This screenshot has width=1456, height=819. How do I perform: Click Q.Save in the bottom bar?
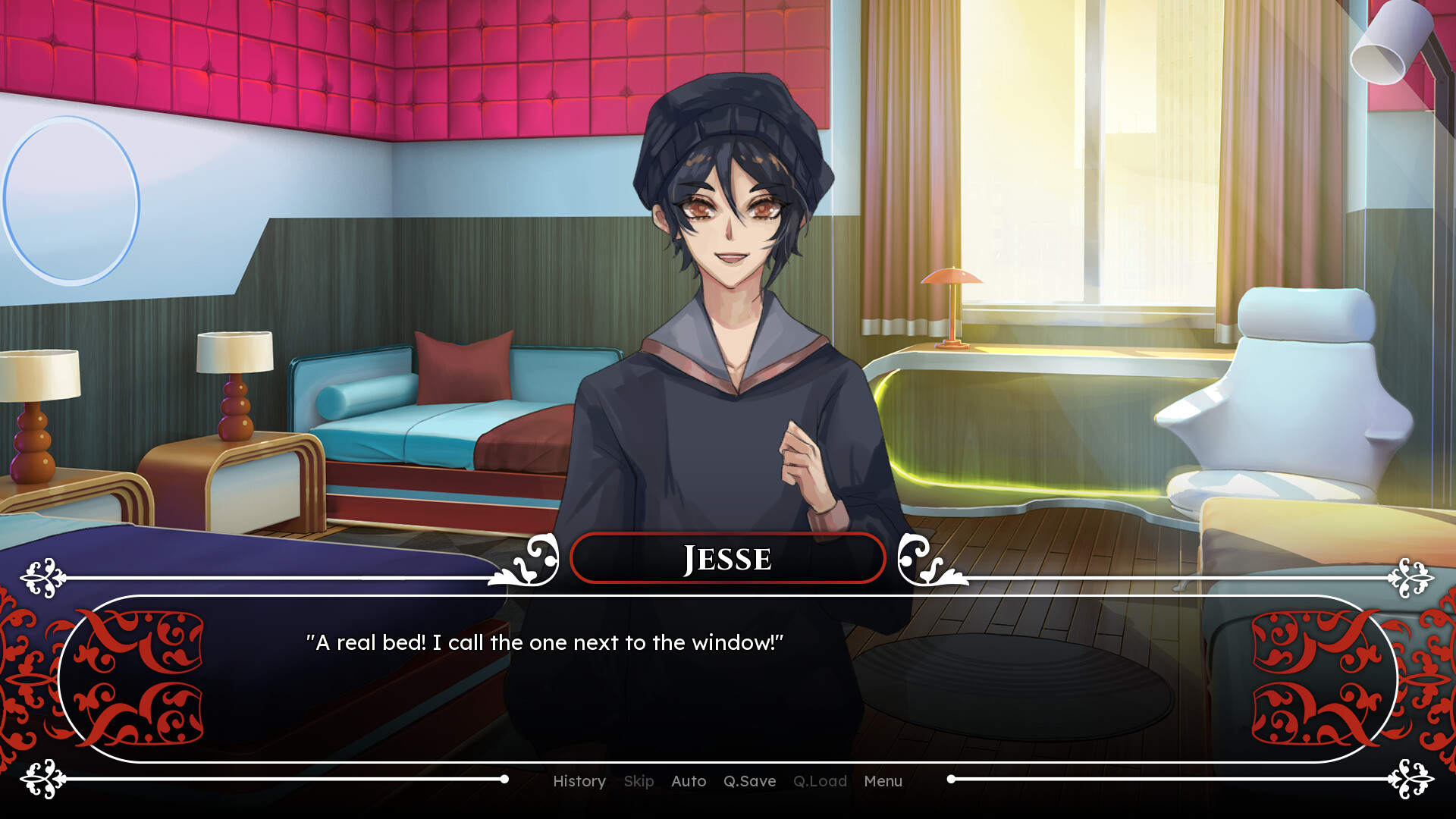(x=749, y=781)
